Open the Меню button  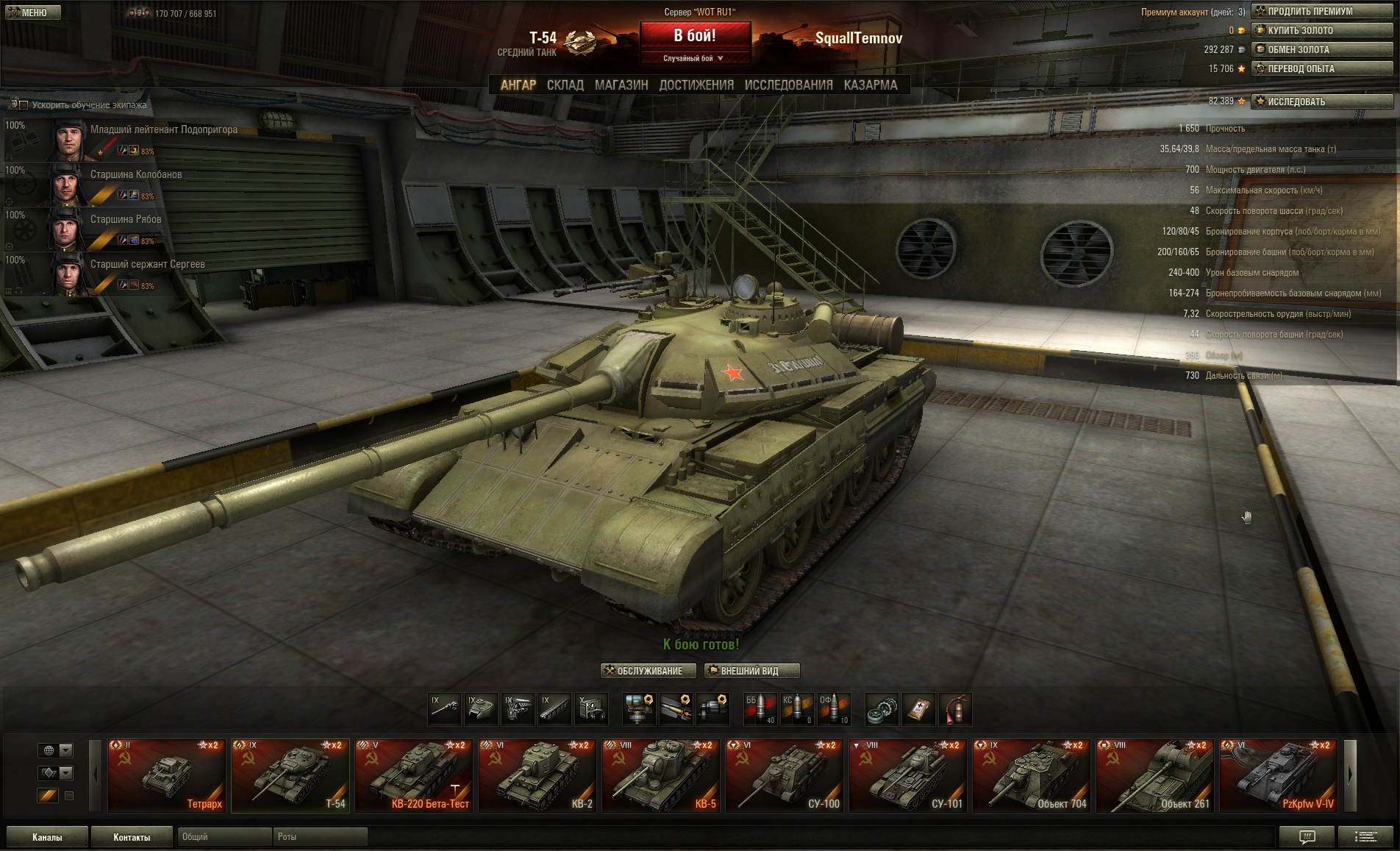(x=32, y=13)
